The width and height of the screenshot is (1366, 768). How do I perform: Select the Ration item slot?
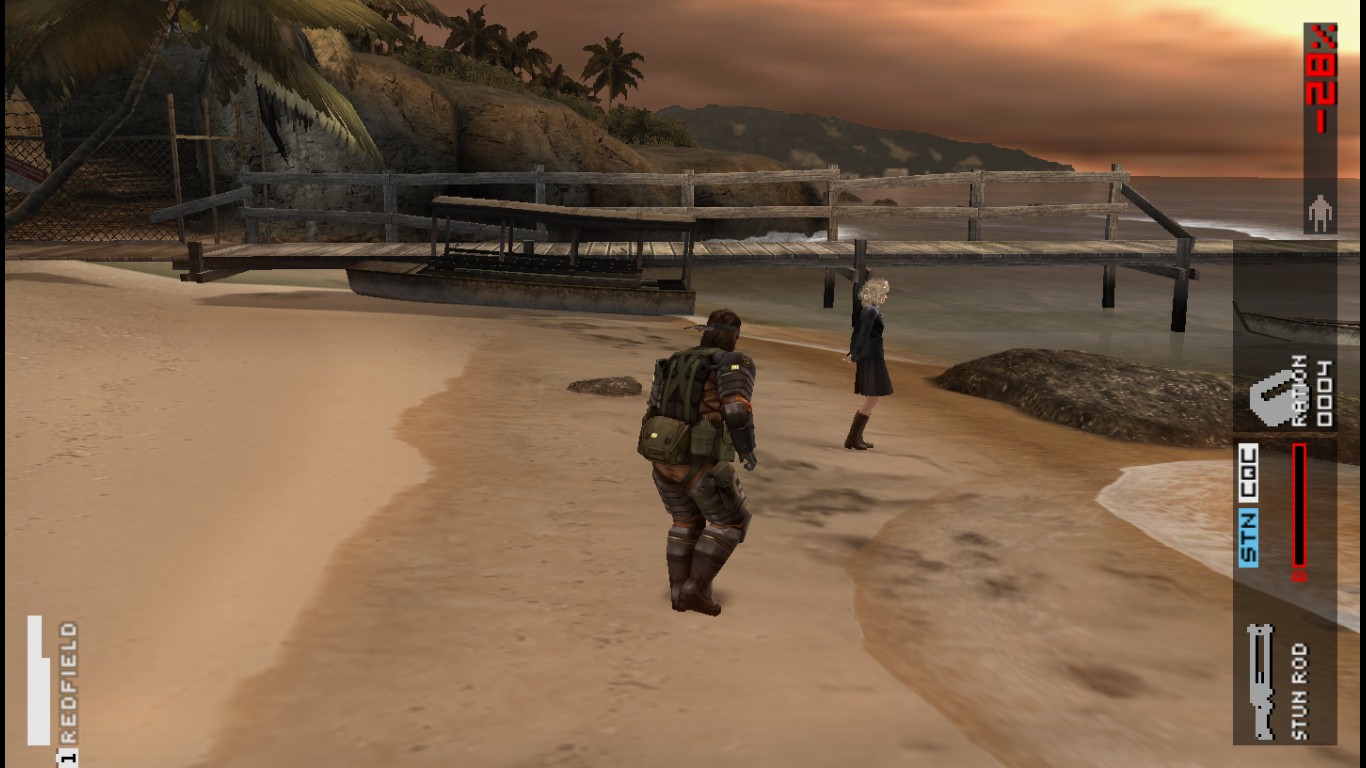[x=1287, y=393]
